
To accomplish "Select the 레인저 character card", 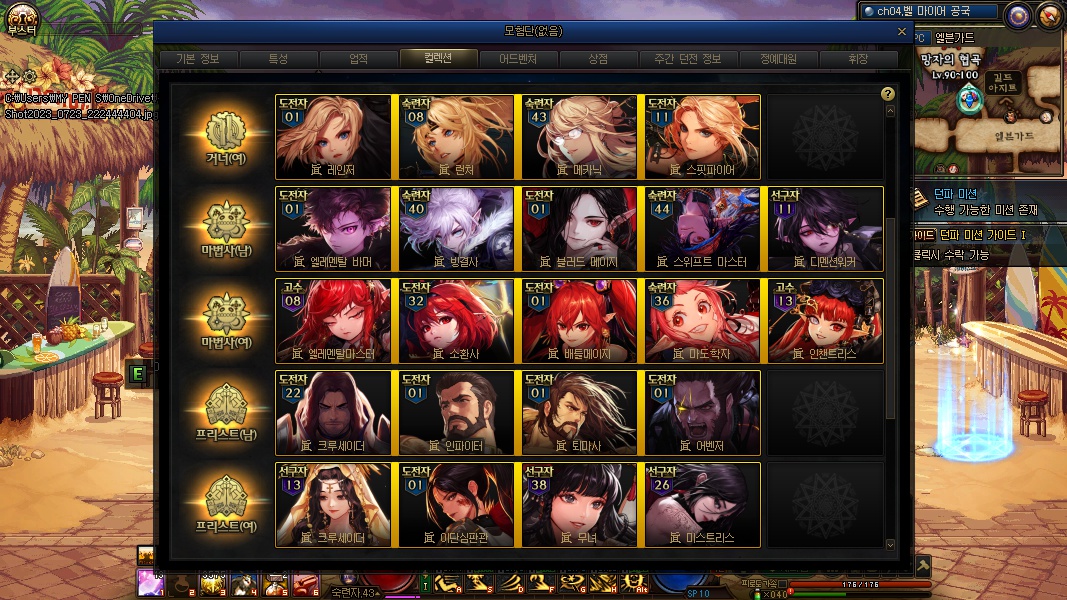I will tap(333, 137).
